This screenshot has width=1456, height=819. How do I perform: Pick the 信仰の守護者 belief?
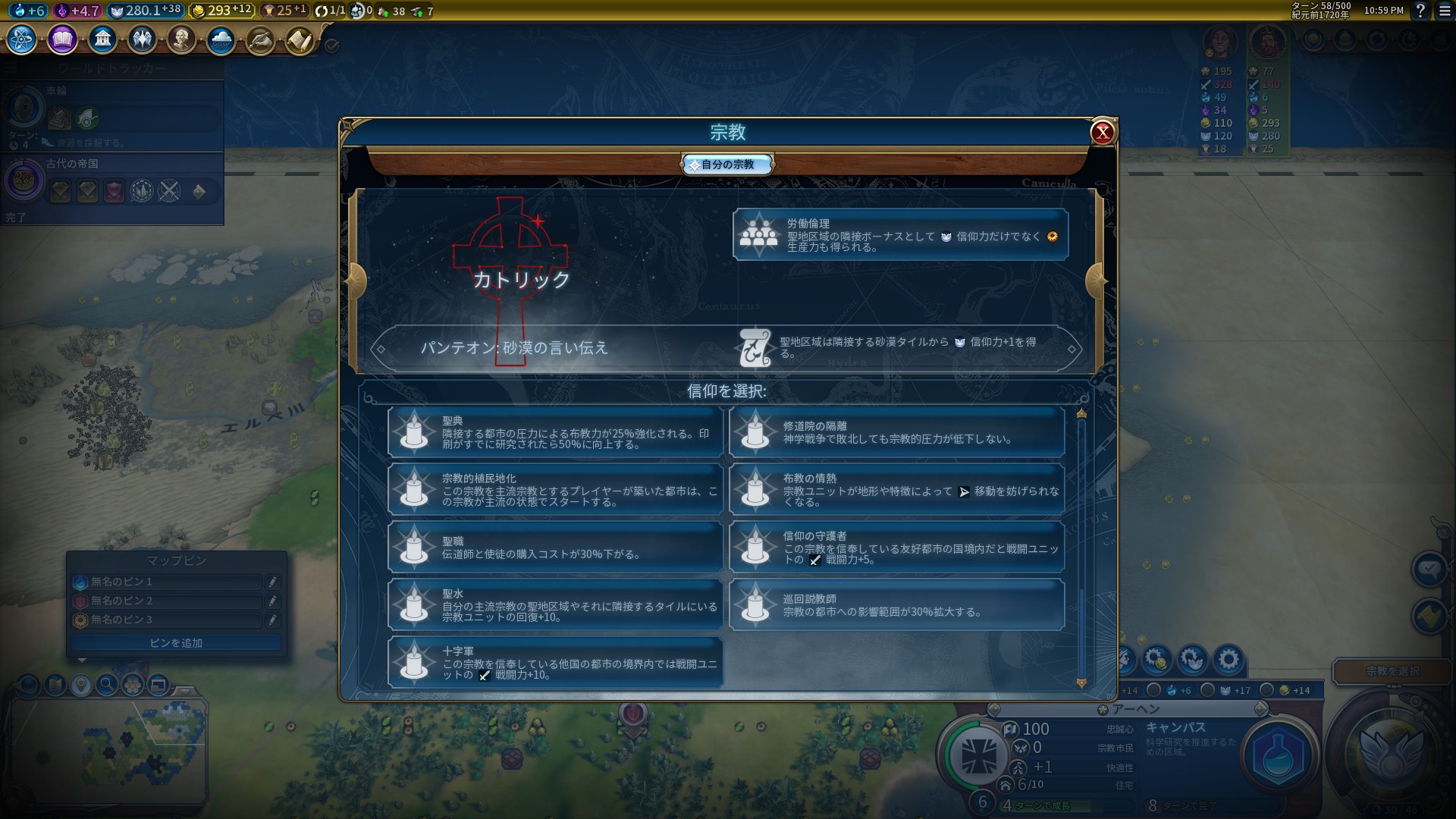(896, 548)
